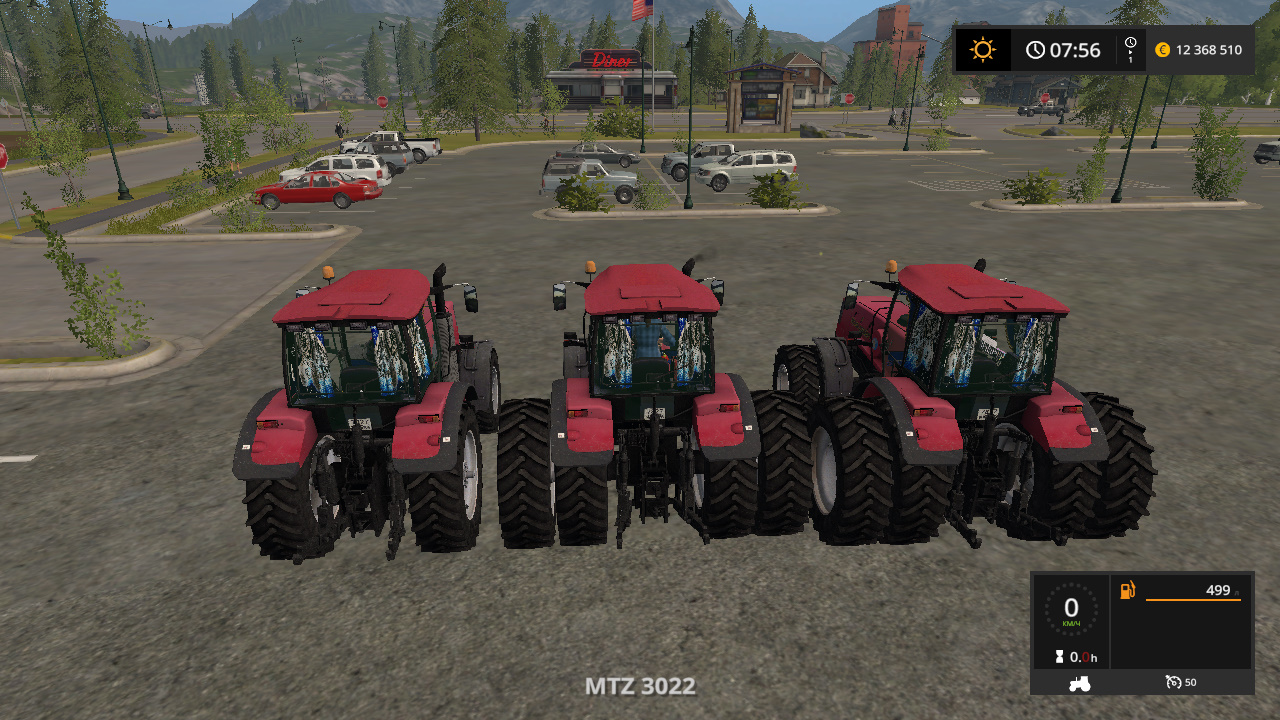This screenshot has height=720, width=1280.
Task: Click the sun weather icon in HUD
Action: 983,48
